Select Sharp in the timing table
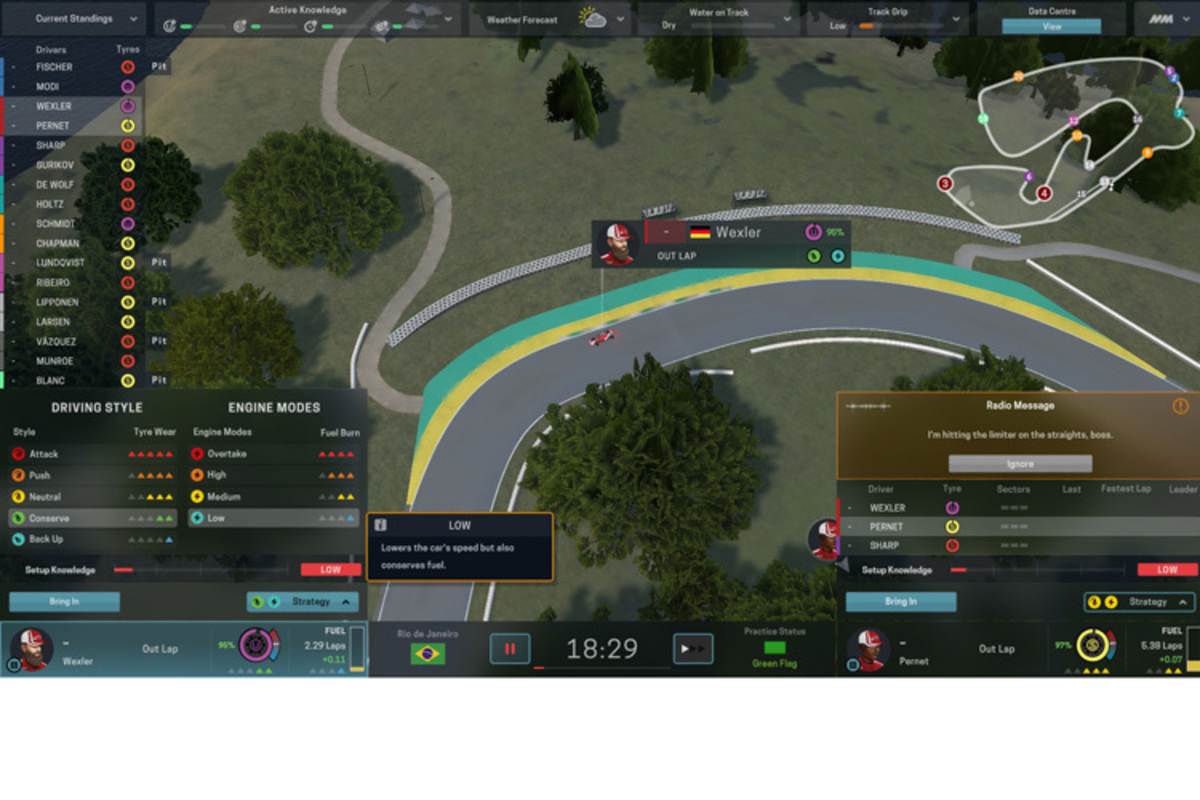Screen dimensions: 1200x800 coord(886,546)
